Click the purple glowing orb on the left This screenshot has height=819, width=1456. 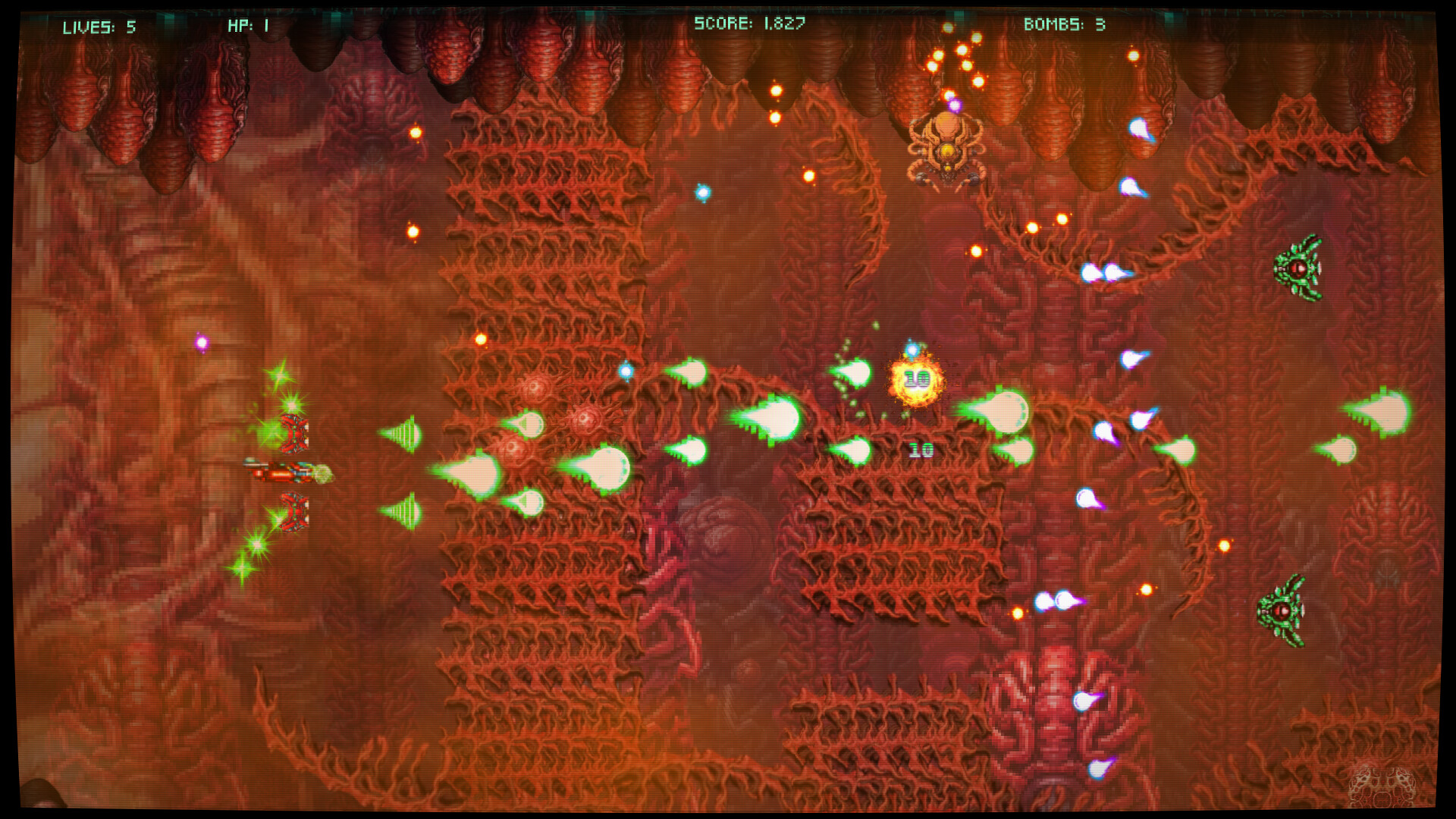(201, 342)
